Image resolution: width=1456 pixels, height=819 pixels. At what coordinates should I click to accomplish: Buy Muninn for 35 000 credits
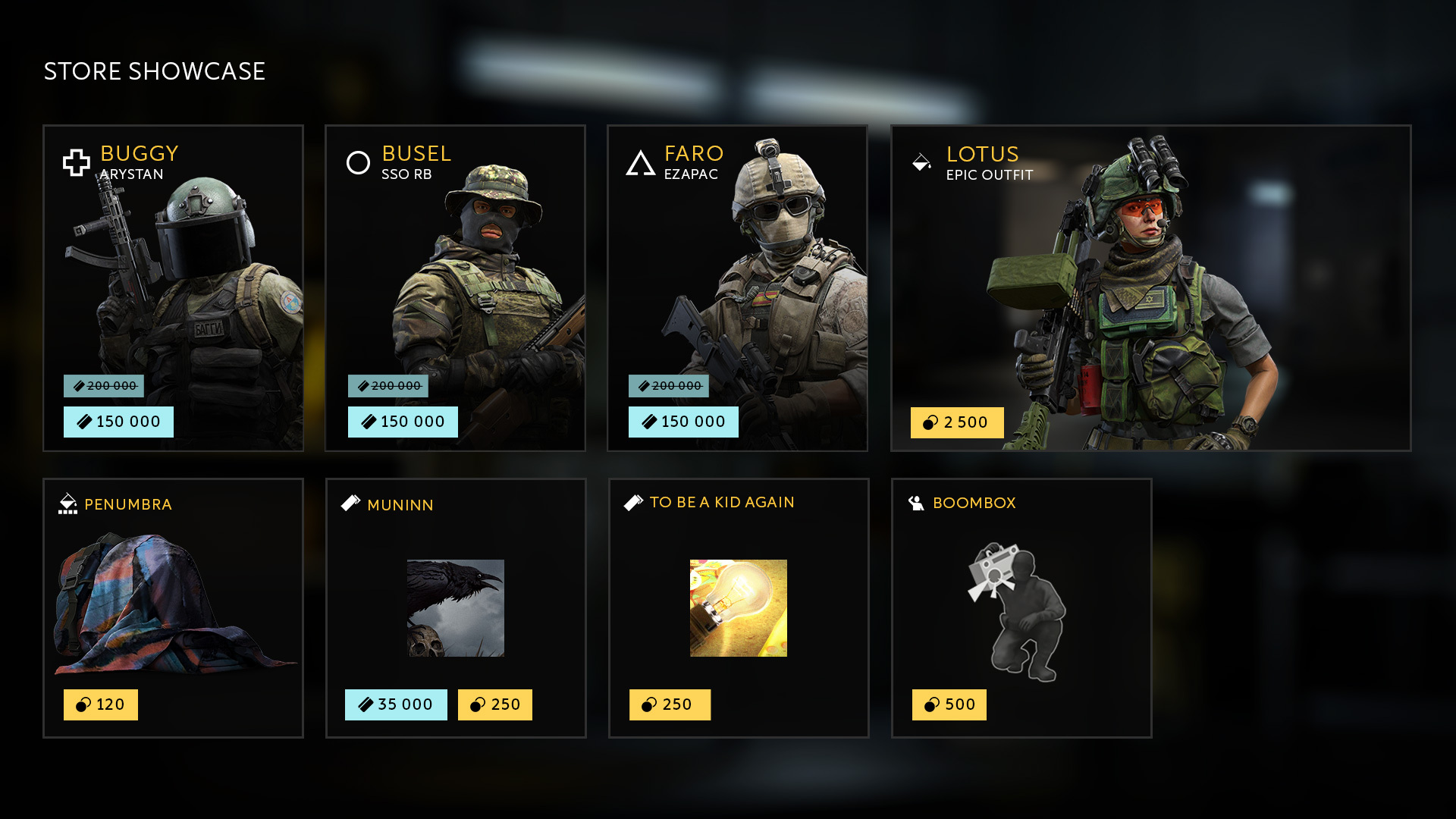pos(396,704)
